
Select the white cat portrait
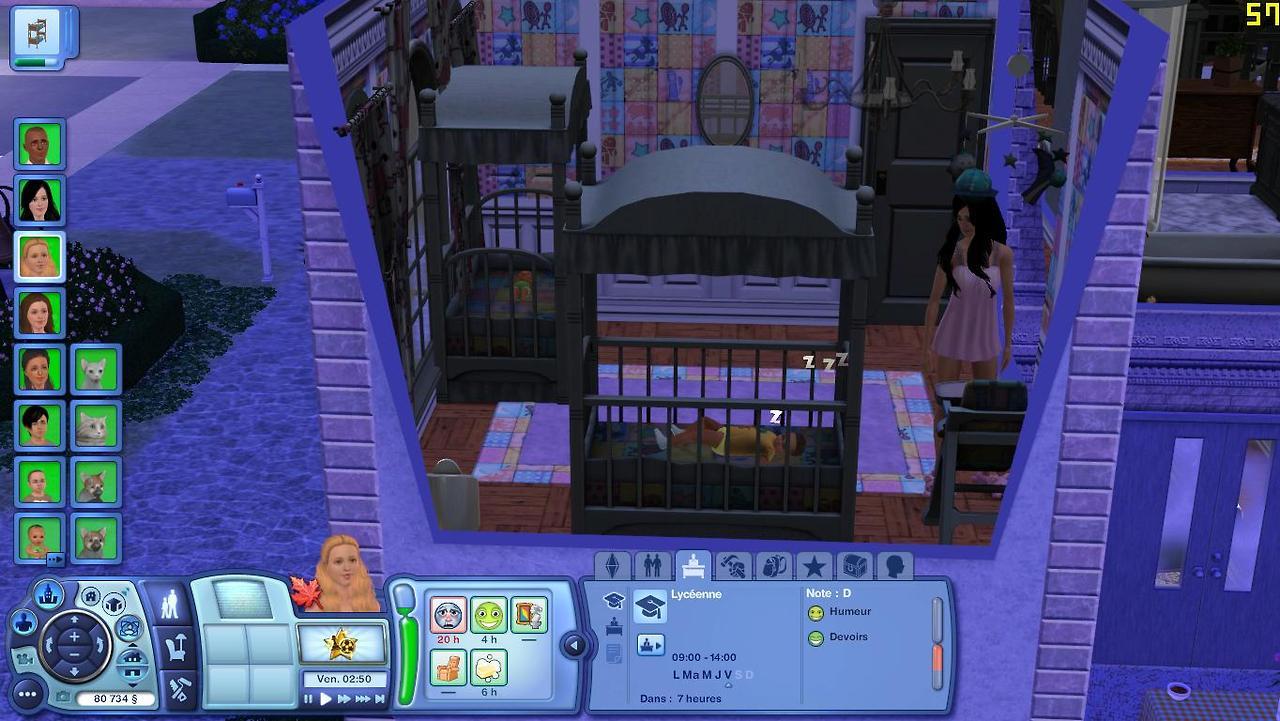(x=95, y=370)
